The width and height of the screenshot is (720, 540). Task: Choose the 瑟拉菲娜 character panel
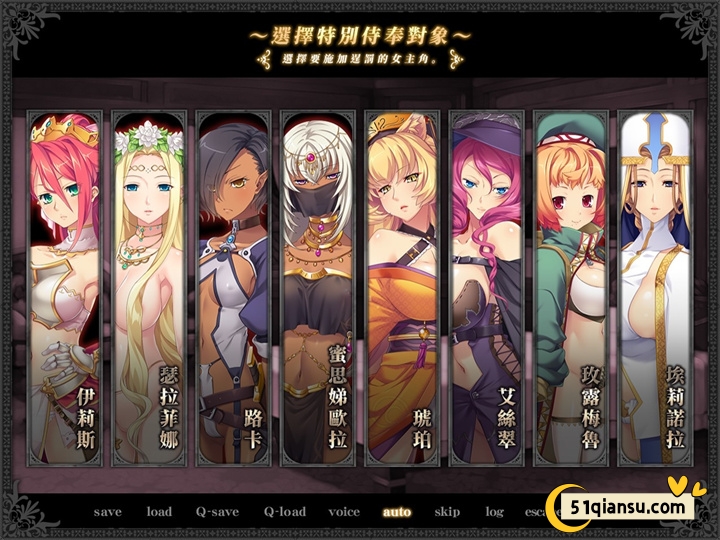point(149,290)
